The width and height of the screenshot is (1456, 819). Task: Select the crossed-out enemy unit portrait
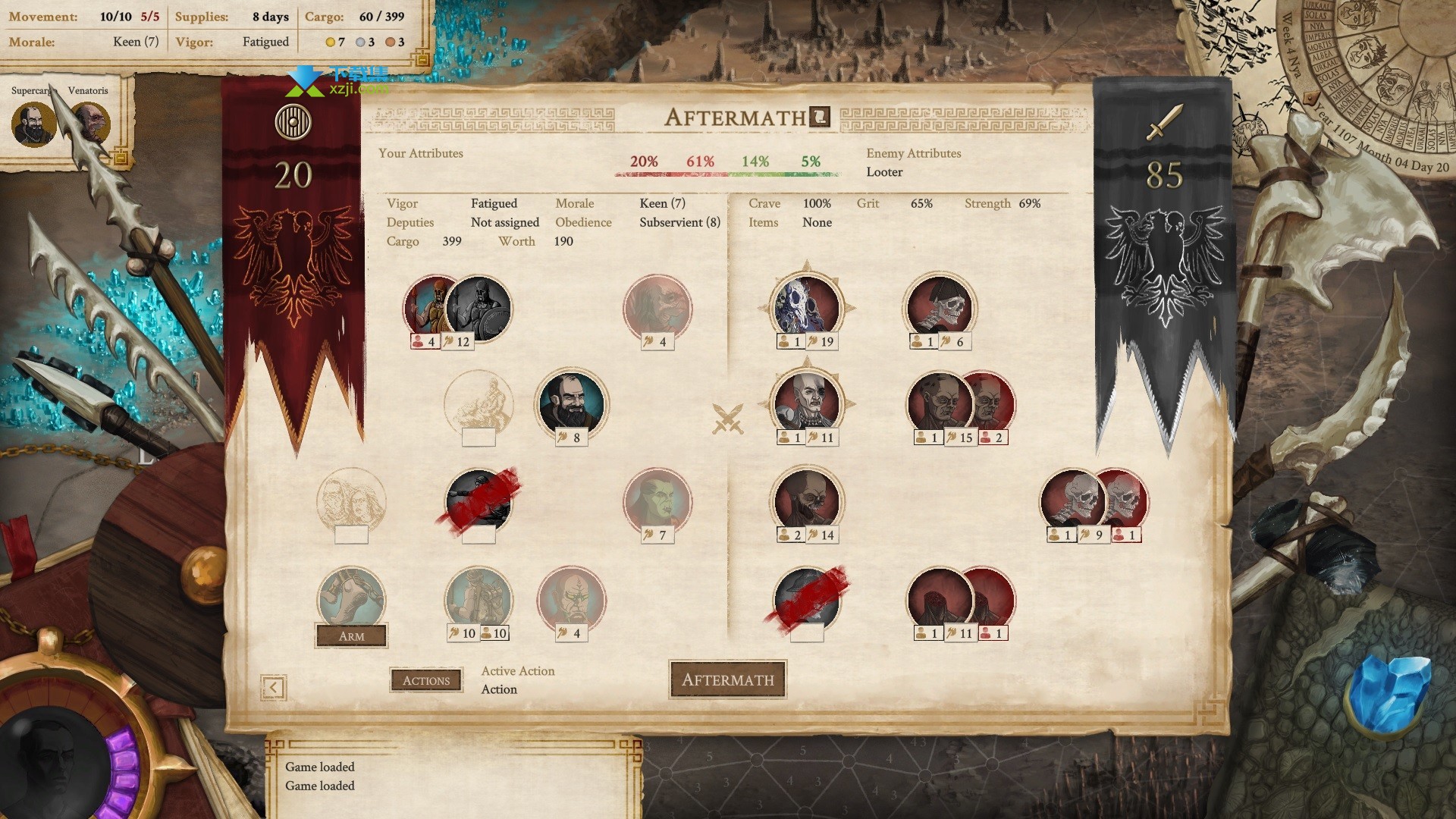coord(807,599)
